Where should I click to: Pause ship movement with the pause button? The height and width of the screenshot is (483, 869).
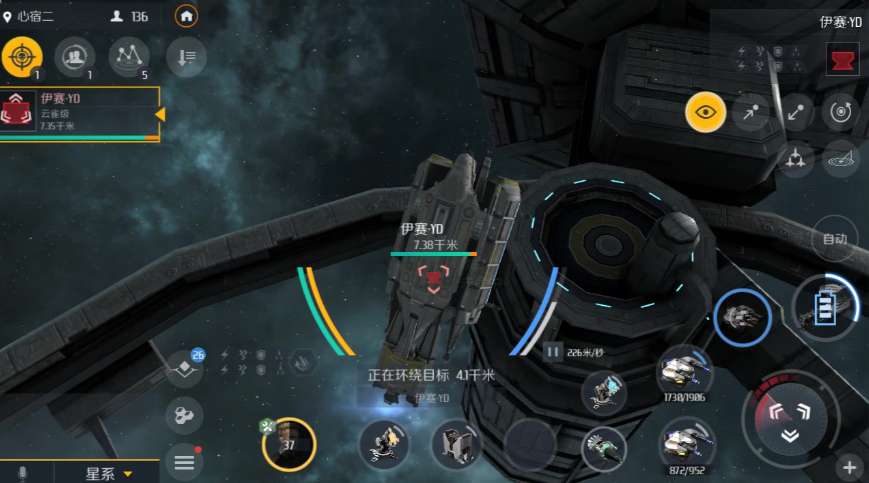pos(553,351)
